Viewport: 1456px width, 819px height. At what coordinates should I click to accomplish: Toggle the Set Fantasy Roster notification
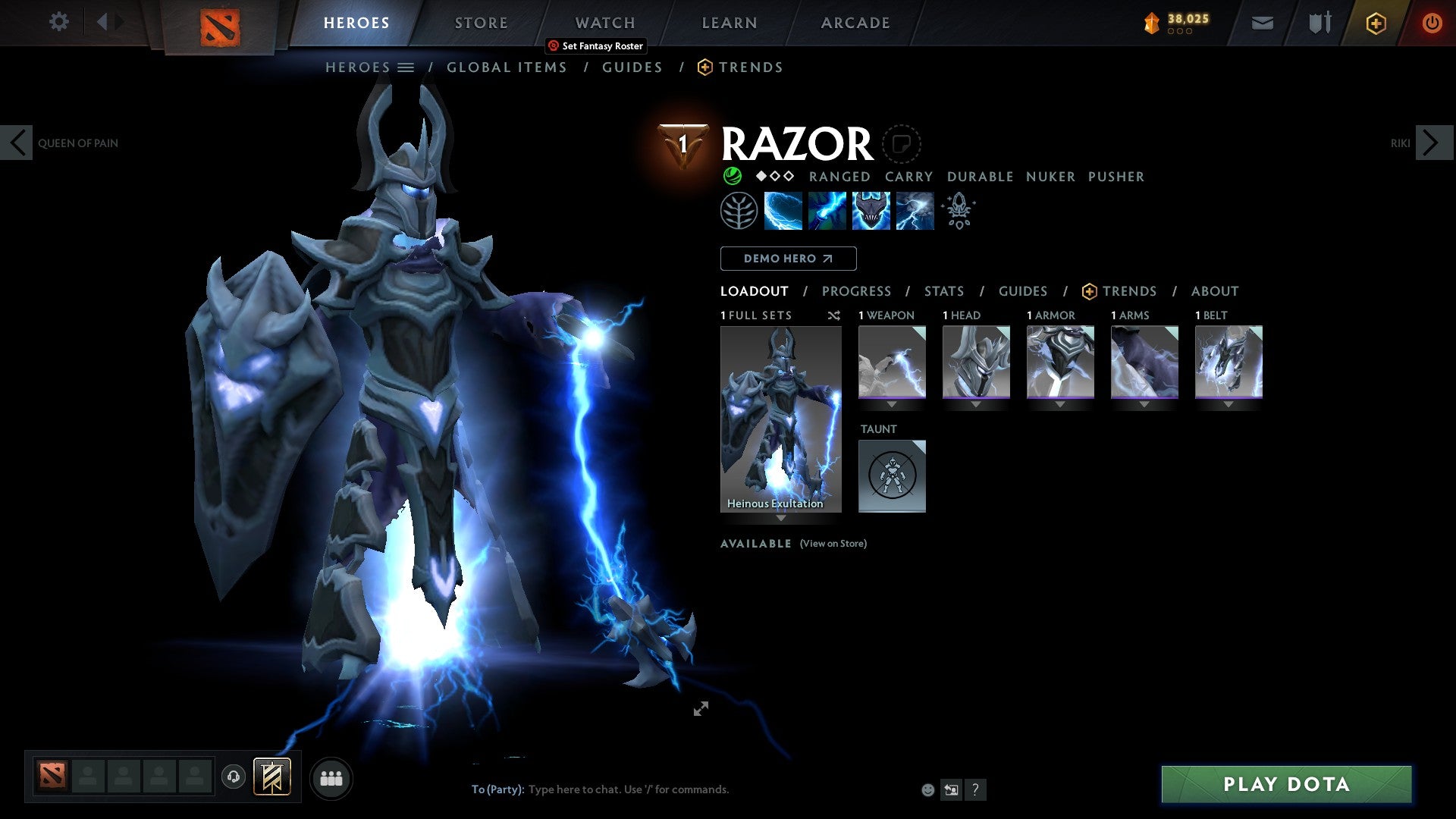click(x=595, y=46)
